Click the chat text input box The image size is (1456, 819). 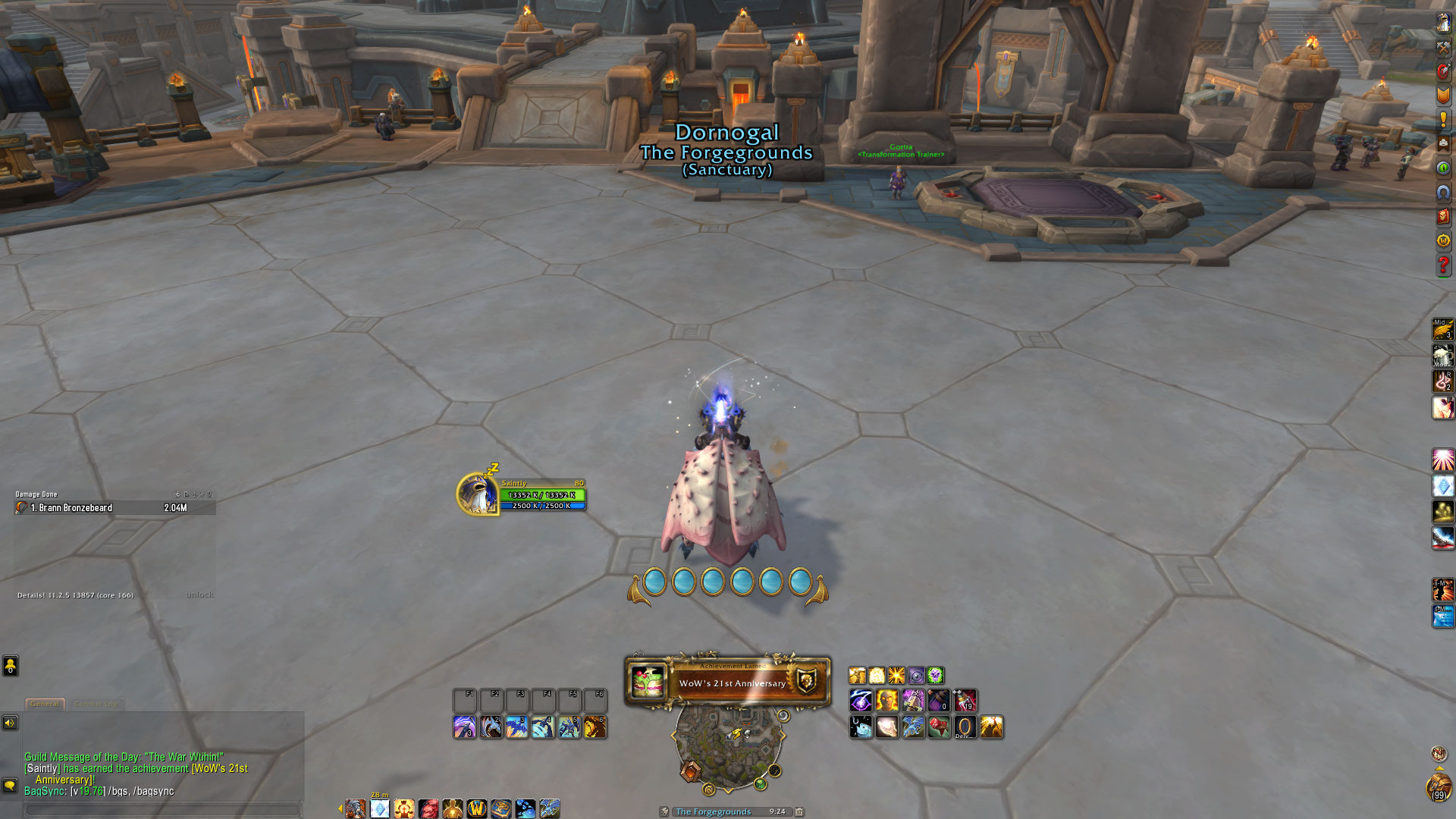(163, 809)
